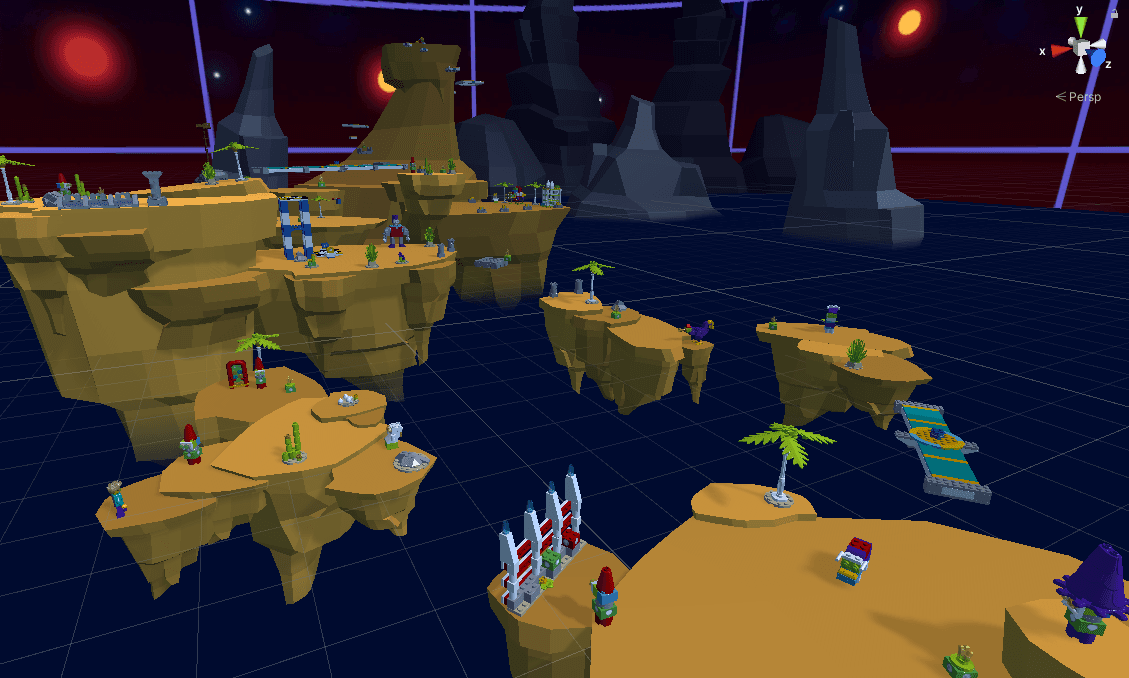Screen dimensions: 1129x678
Task: Click the gizmo's center cube
Action: pyautogui.click(x=1080, y=46)
